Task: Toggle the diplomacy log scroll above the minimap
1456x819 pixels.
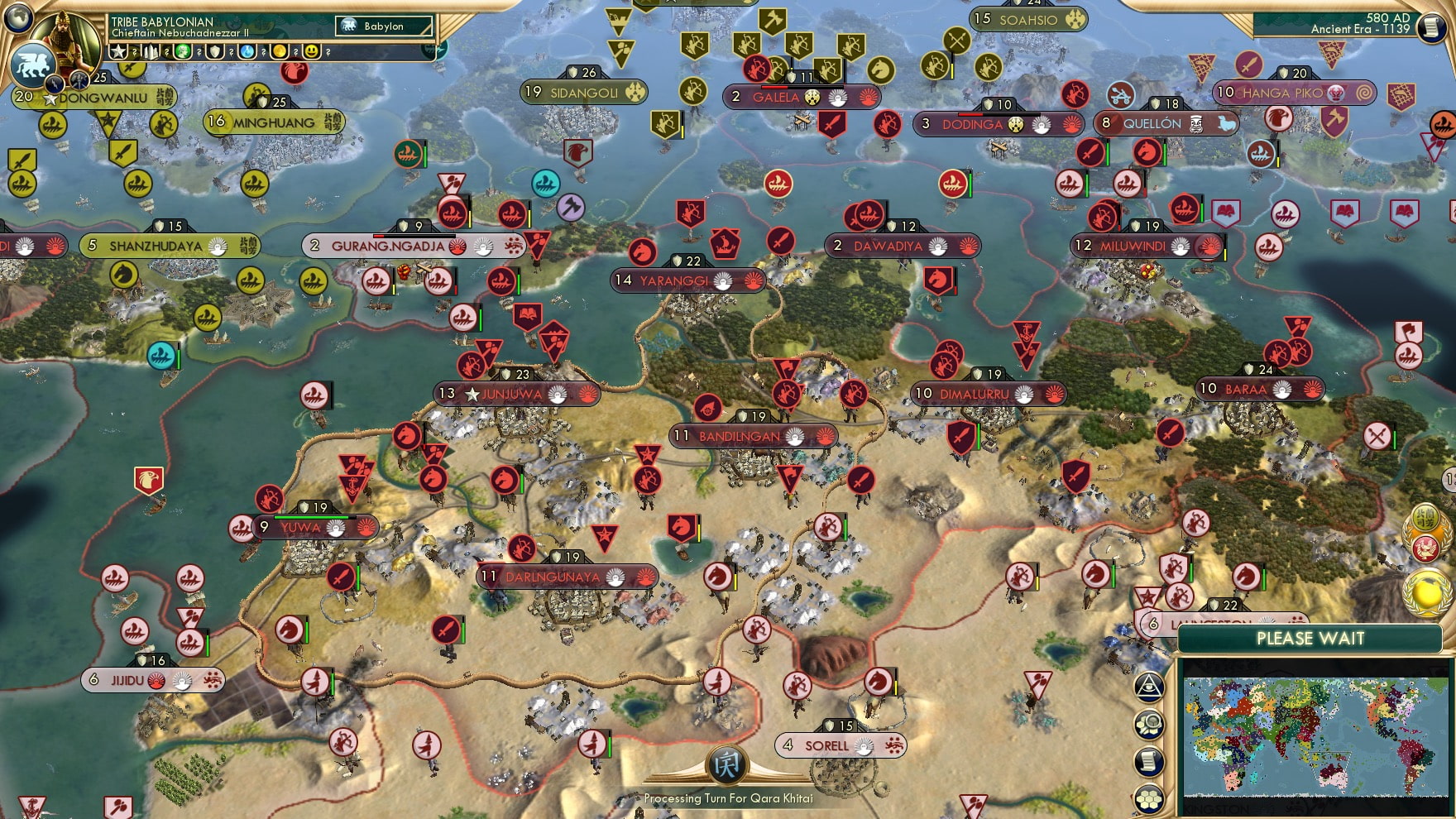Action: pos(1148,762)
